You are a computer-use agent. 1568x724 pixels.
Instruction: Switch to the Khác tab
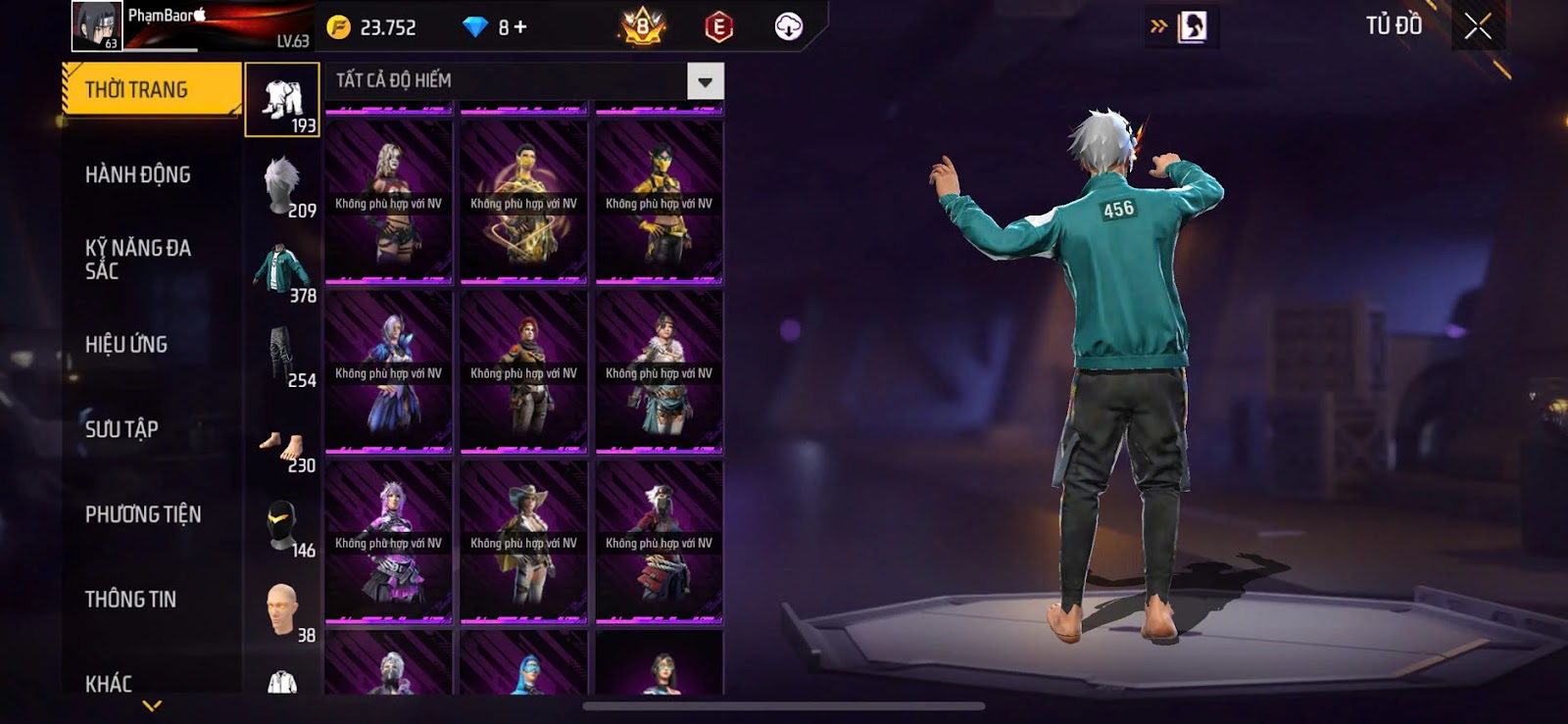(x=109, y=683)
